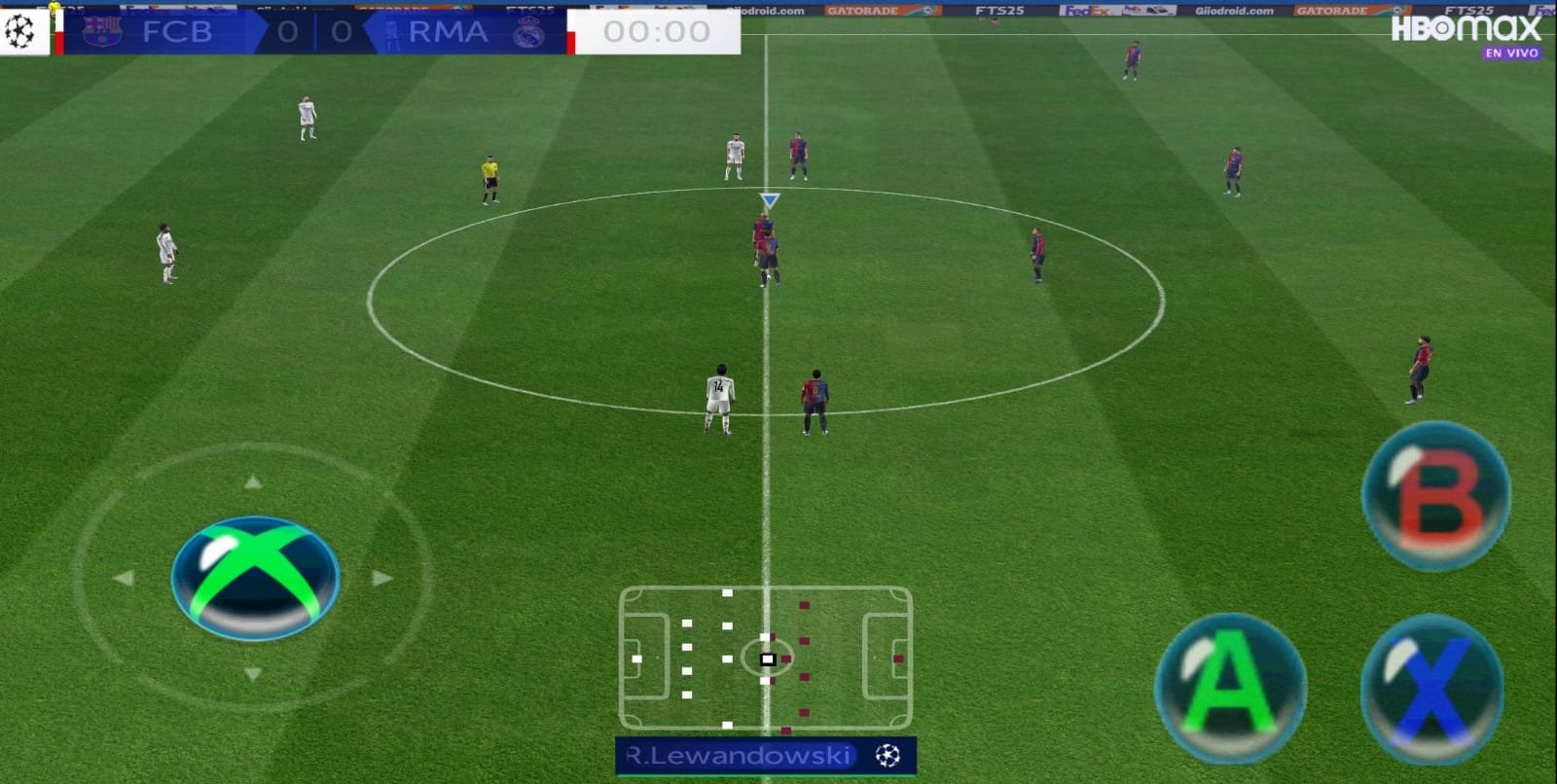The image size is (1557, 784).
Task: Tap the joystick's down arrow
Action: coord(253,673)
